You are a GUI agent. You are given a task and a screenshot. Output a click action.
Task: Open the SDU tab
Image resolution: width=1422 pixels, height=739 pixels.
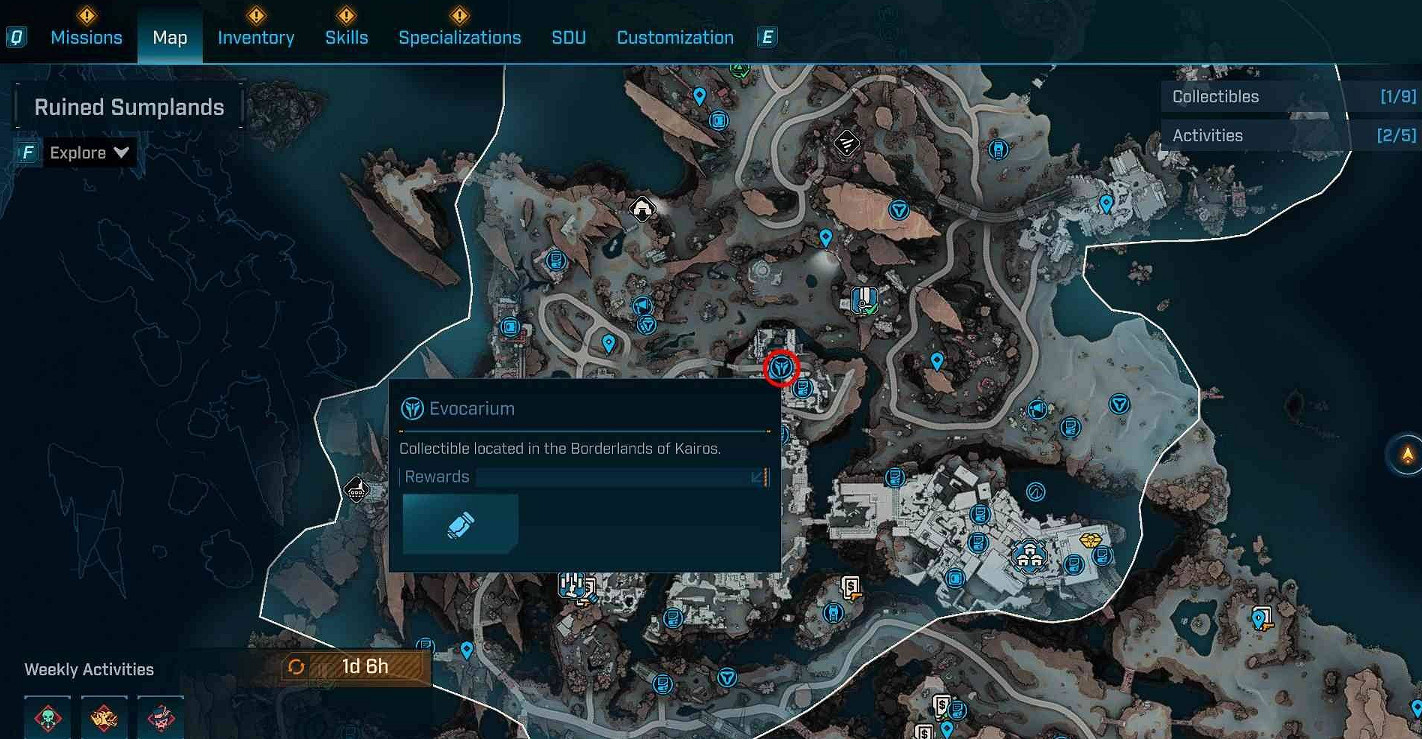pos(568,38)
